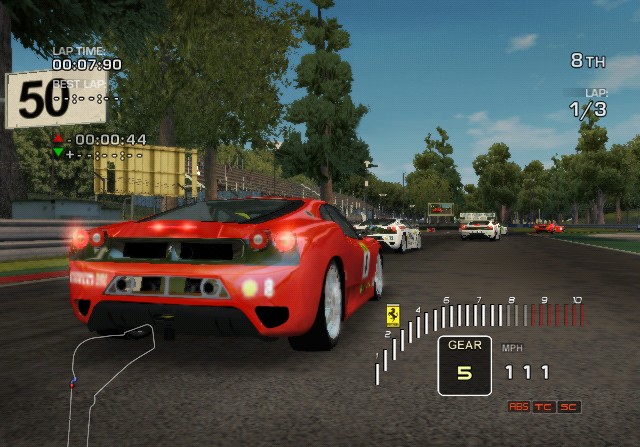Toggle the TC traction control indicator
This screenshot has height=447, width=640.
pos(544,407)
